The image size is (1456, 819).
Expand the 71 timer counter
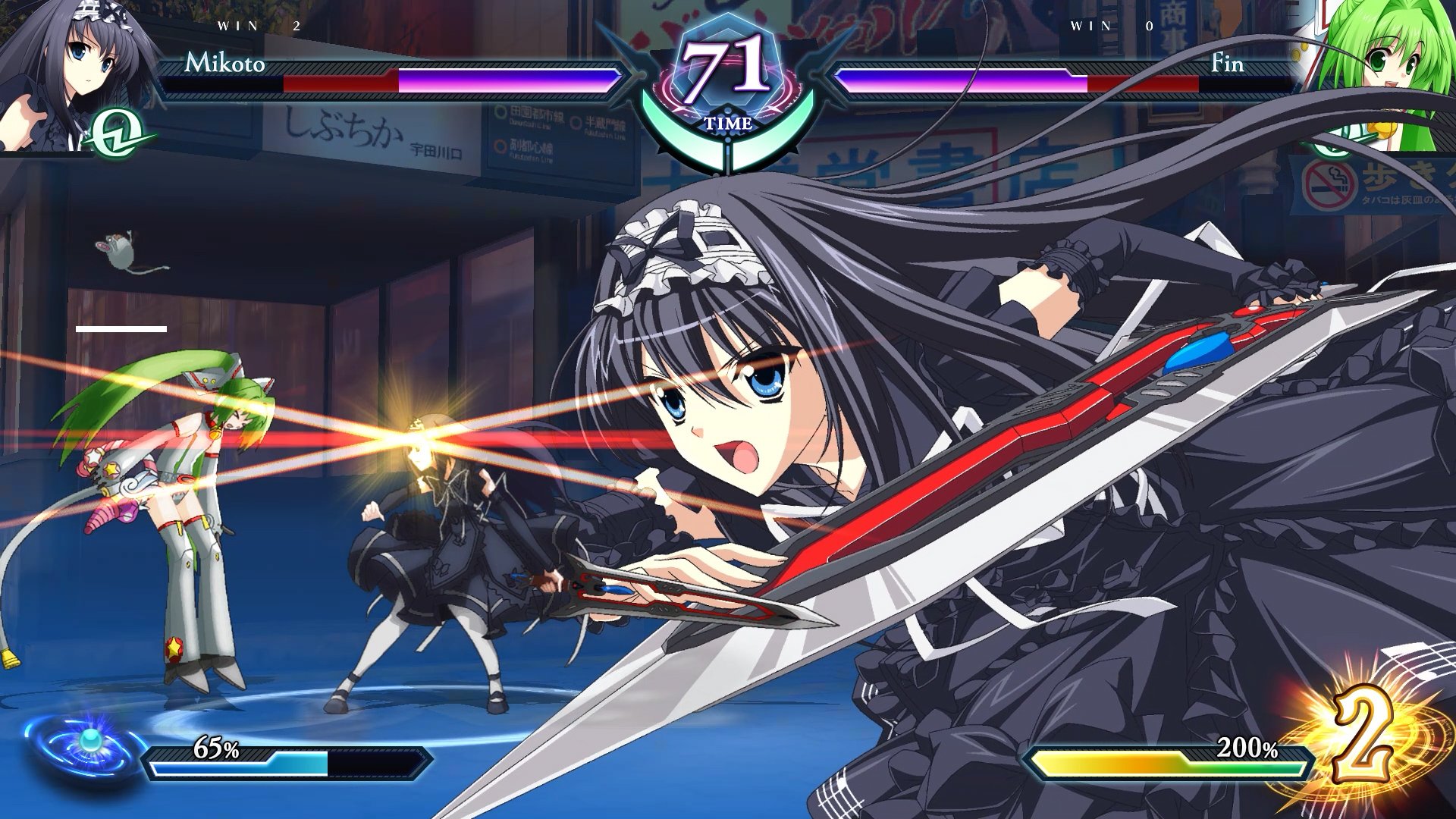pyautogui.click(x=726, y=64)
